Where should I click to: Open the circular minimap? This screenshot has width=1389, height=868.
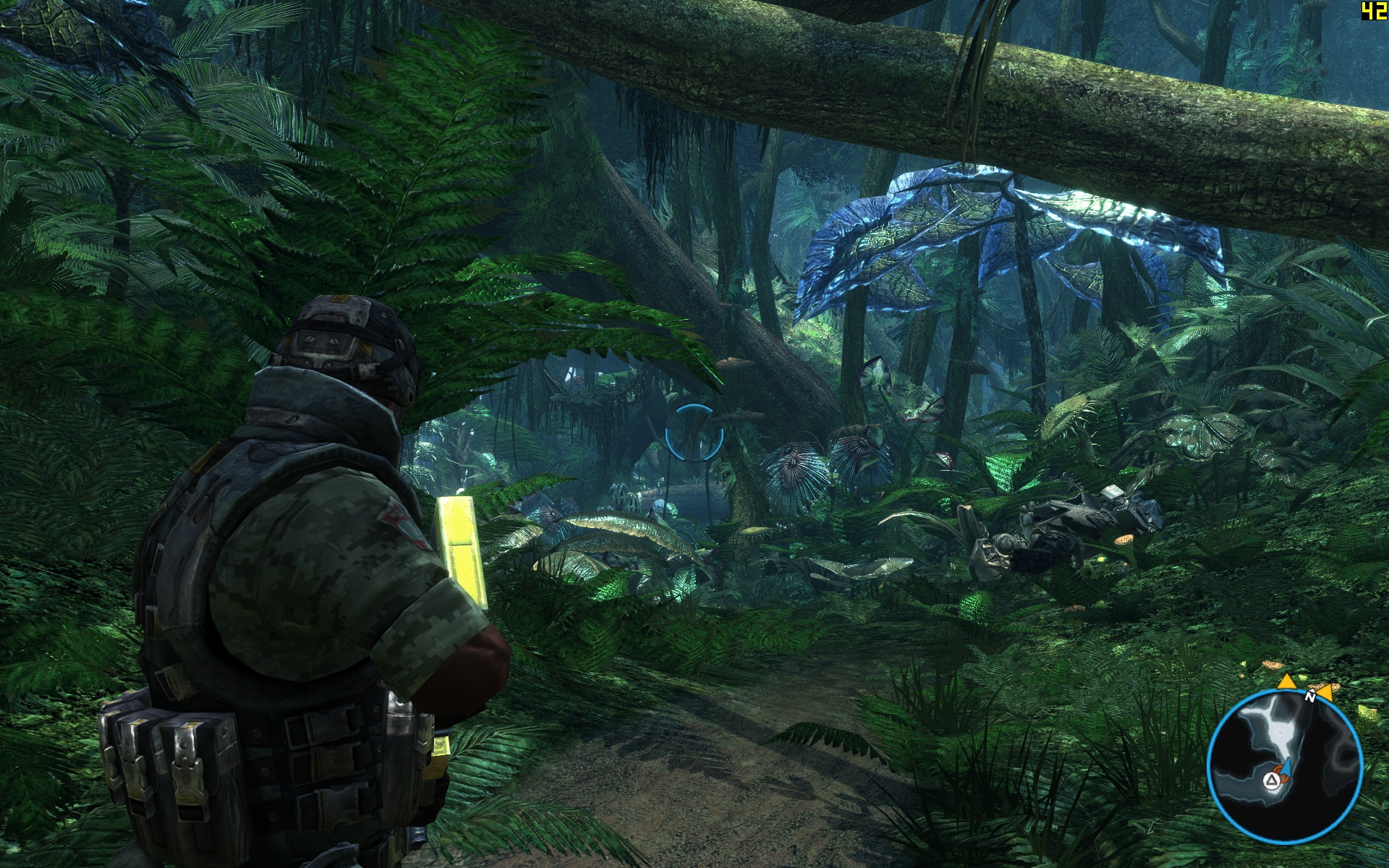pyautogui.click(x=1285, y=766)
